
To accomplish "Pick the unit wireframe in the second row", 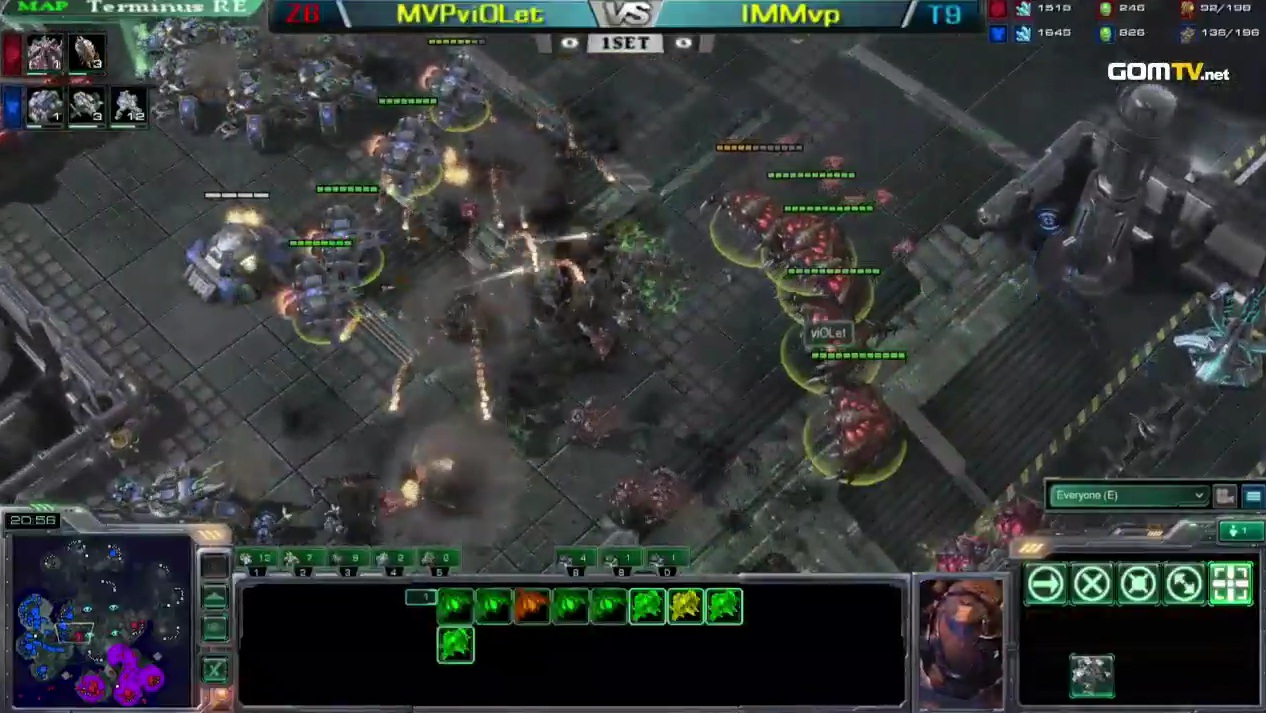I will click(455, 645).
